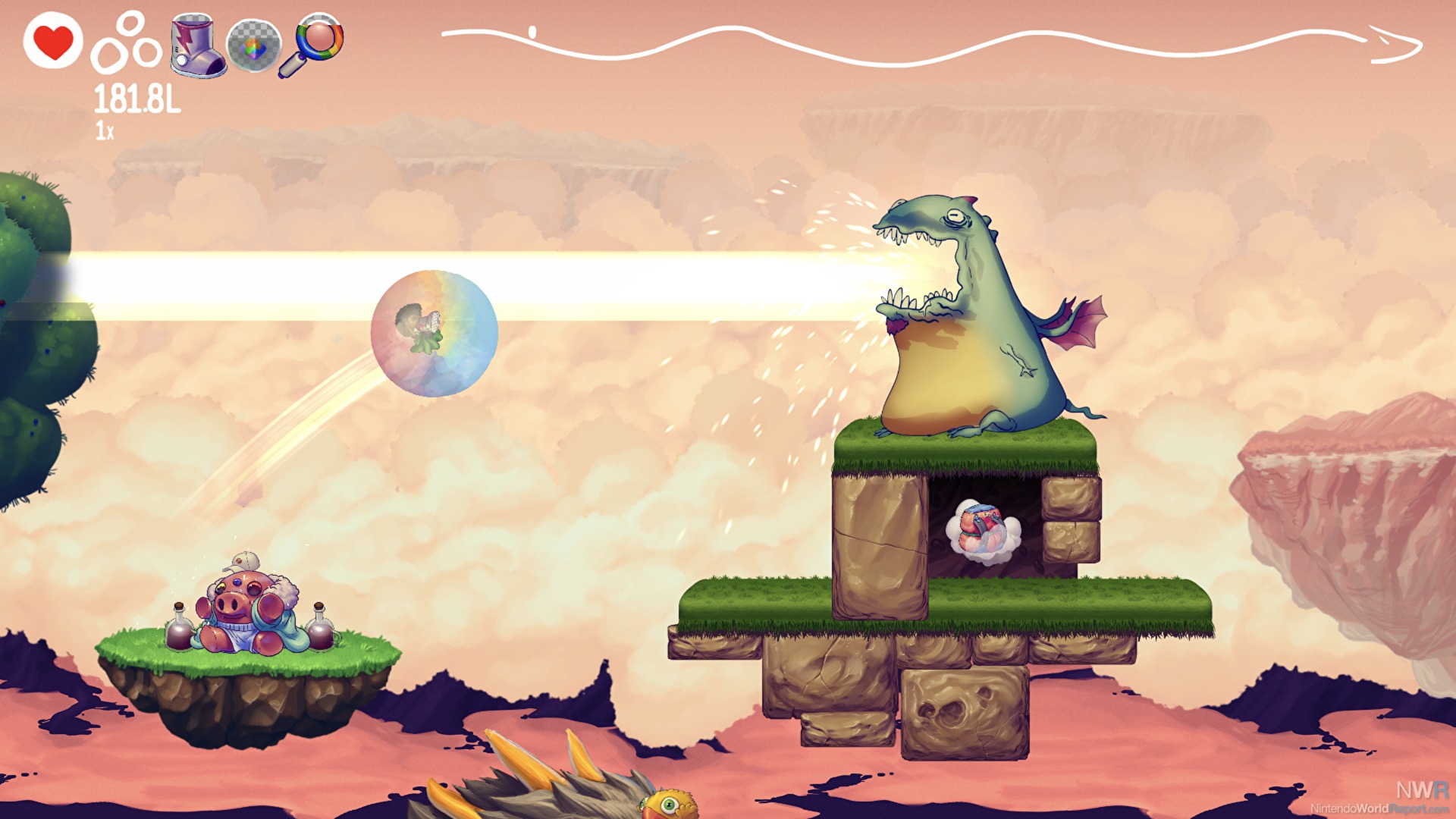Click the white bubbles icon above the litre count
1456x819 pixels.
coord(127,44)
